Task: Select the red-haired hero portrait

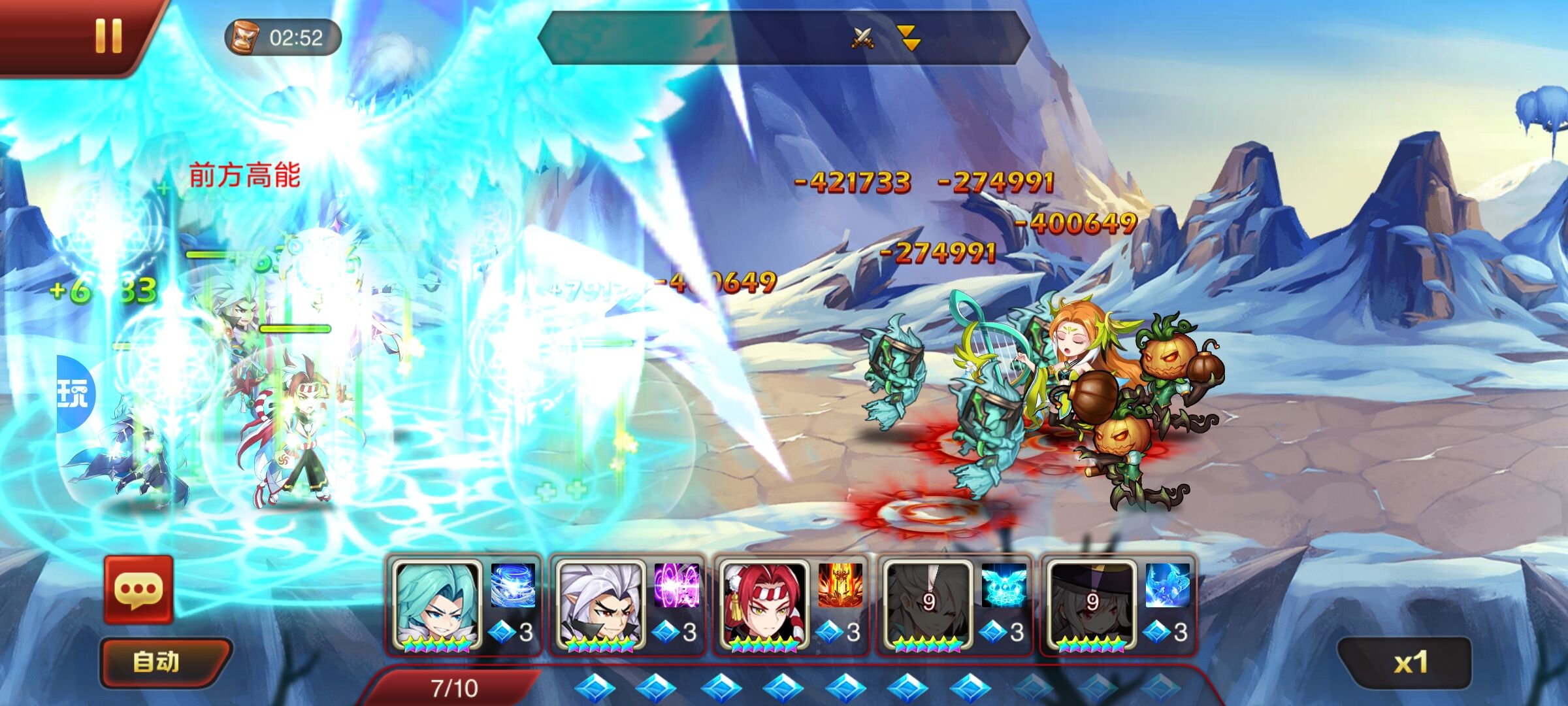Action: click(764, 605)
